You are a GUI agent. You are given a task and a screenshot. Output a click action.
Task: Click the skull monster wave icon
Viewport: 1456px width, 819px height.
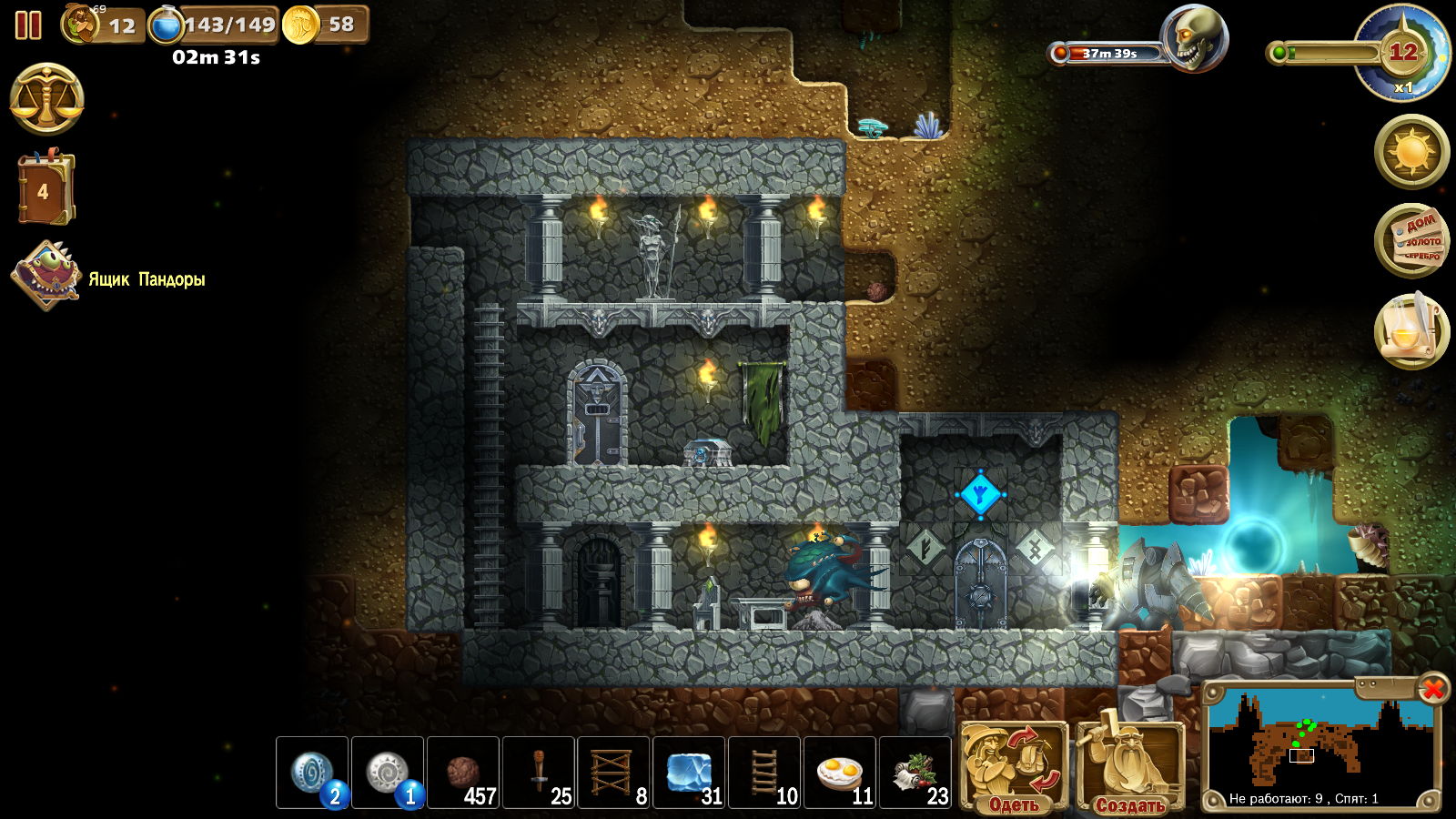pyautogui.click(x=1194, y=39)
